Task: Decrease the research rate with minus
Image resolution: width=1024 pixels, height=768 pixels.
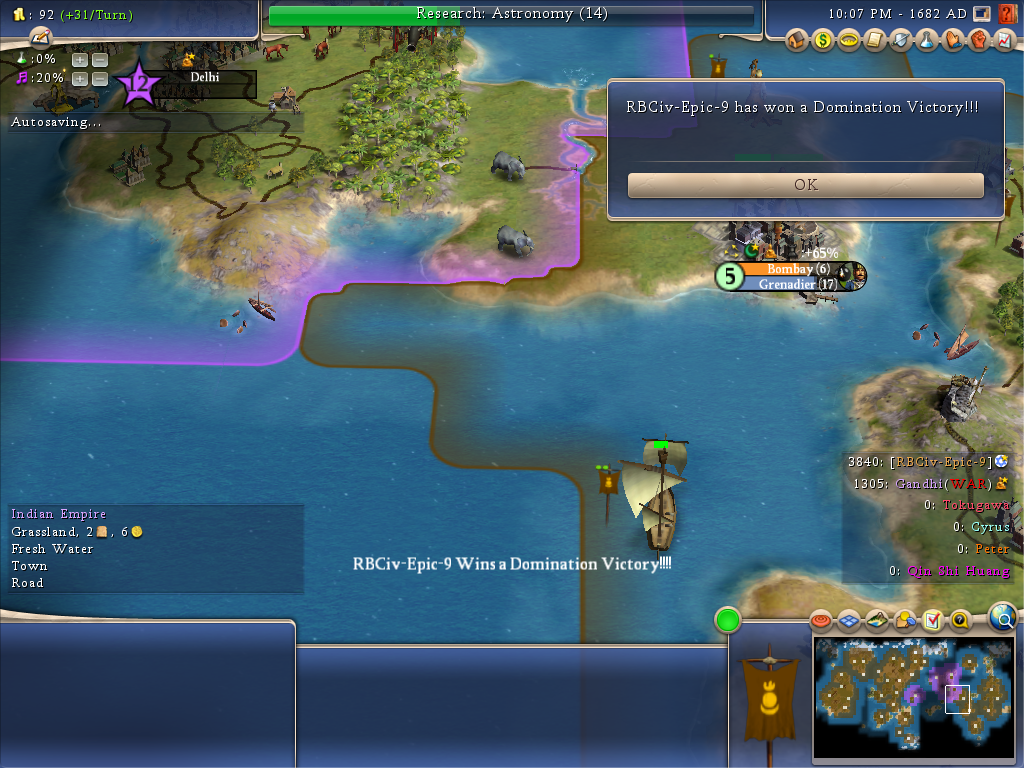Action: click(x=99, y=60)
